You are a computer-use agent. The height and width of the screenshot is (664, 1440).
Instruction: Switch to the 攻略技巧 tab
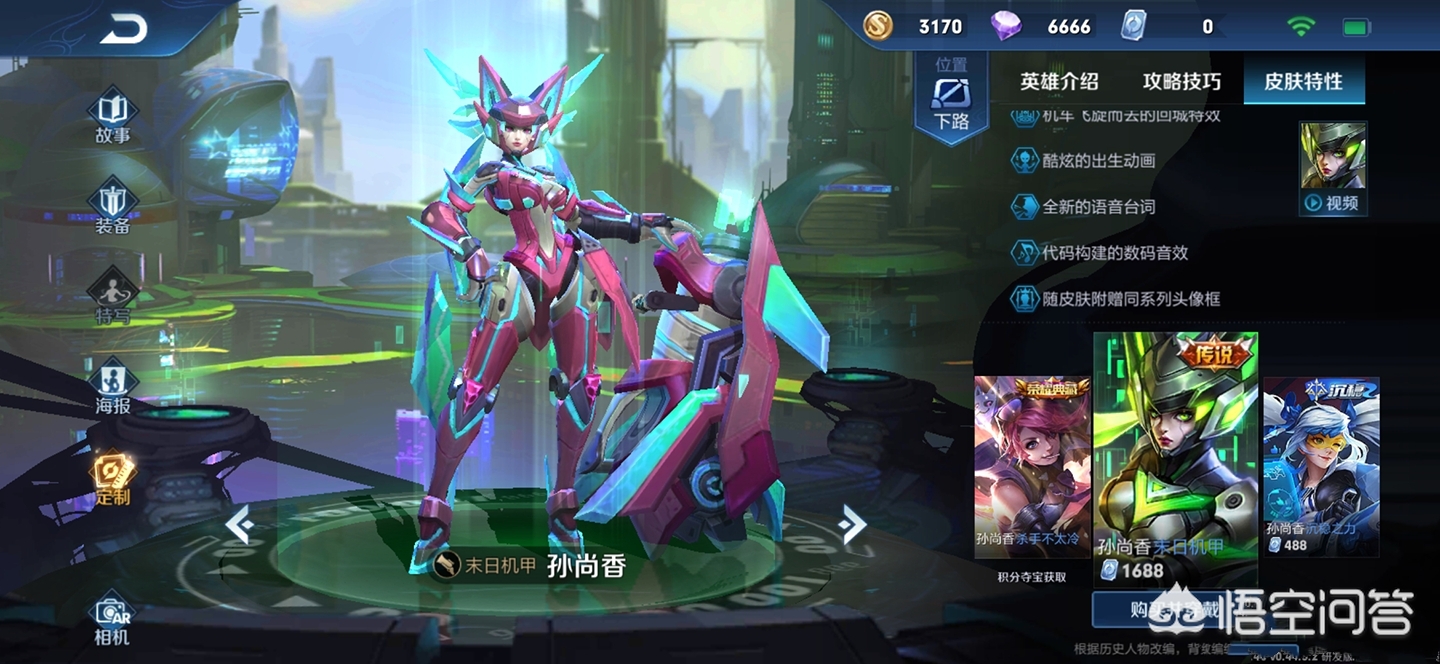pyautogui.click(x=1182, y=82)
